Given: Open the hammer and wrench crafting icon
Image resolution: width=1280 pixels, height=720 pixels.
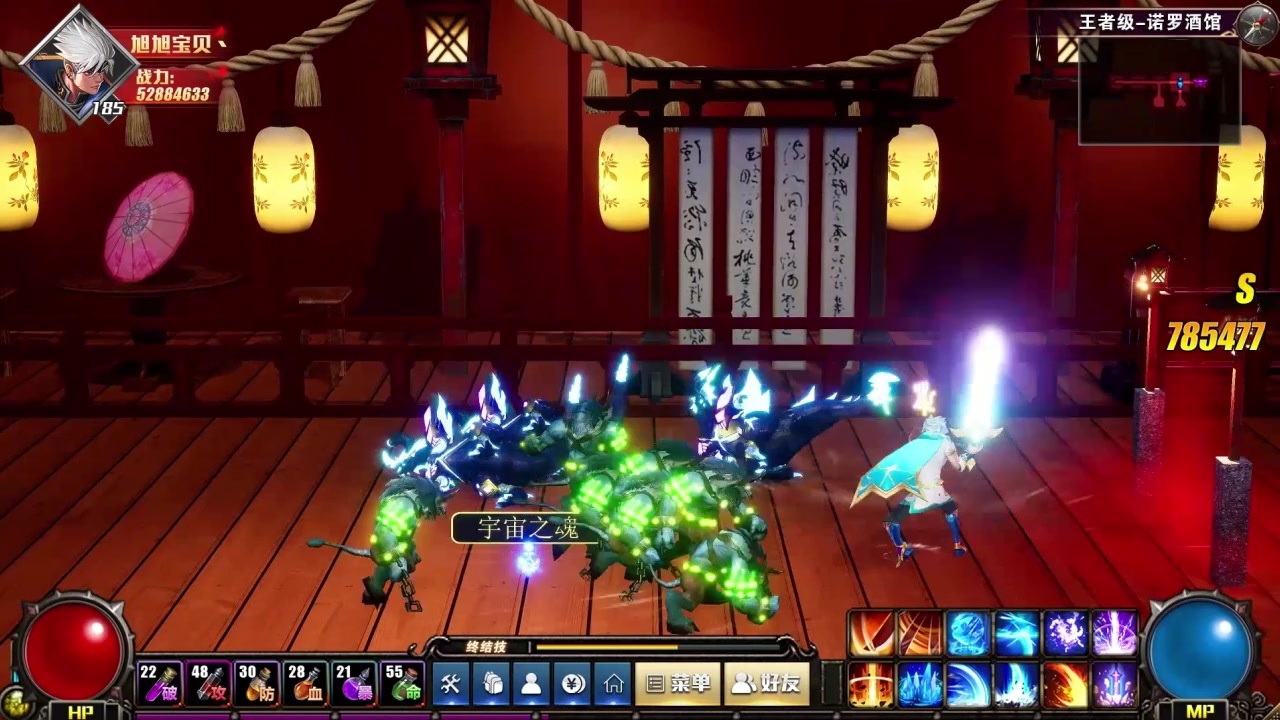Looking at the screenshot, I should [451, 684].
